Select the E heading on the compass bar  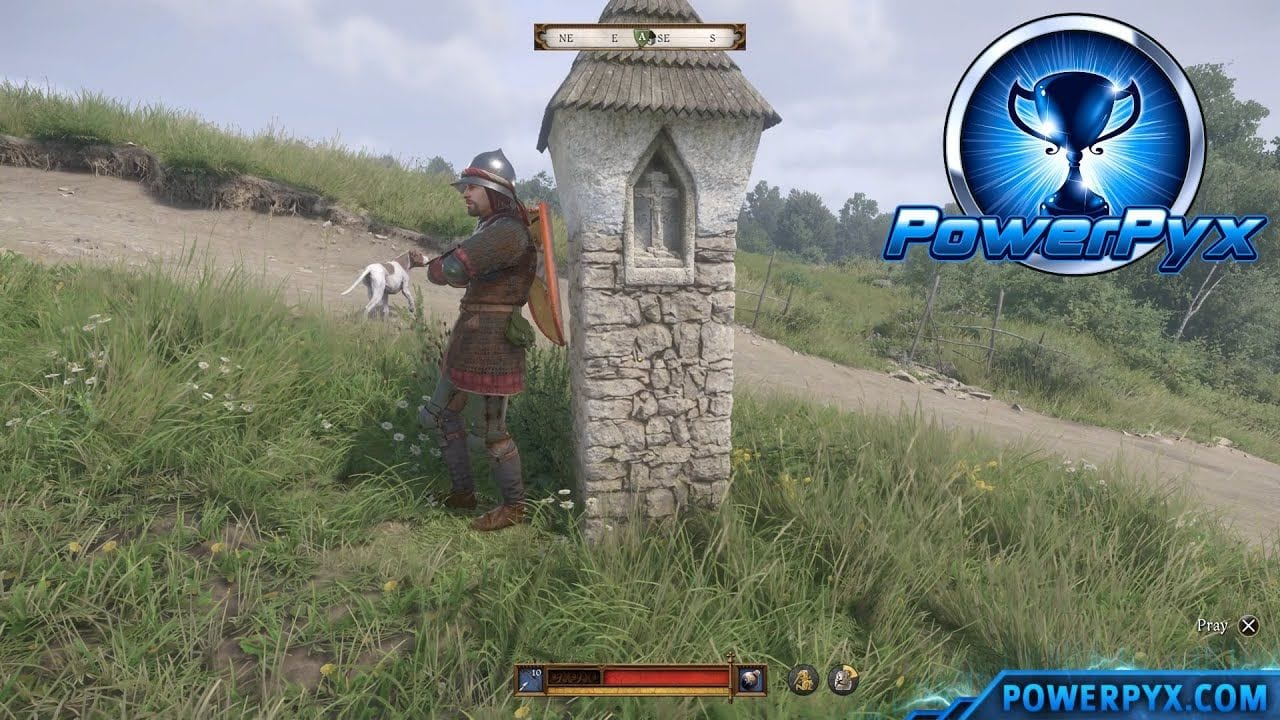[614, 37]
